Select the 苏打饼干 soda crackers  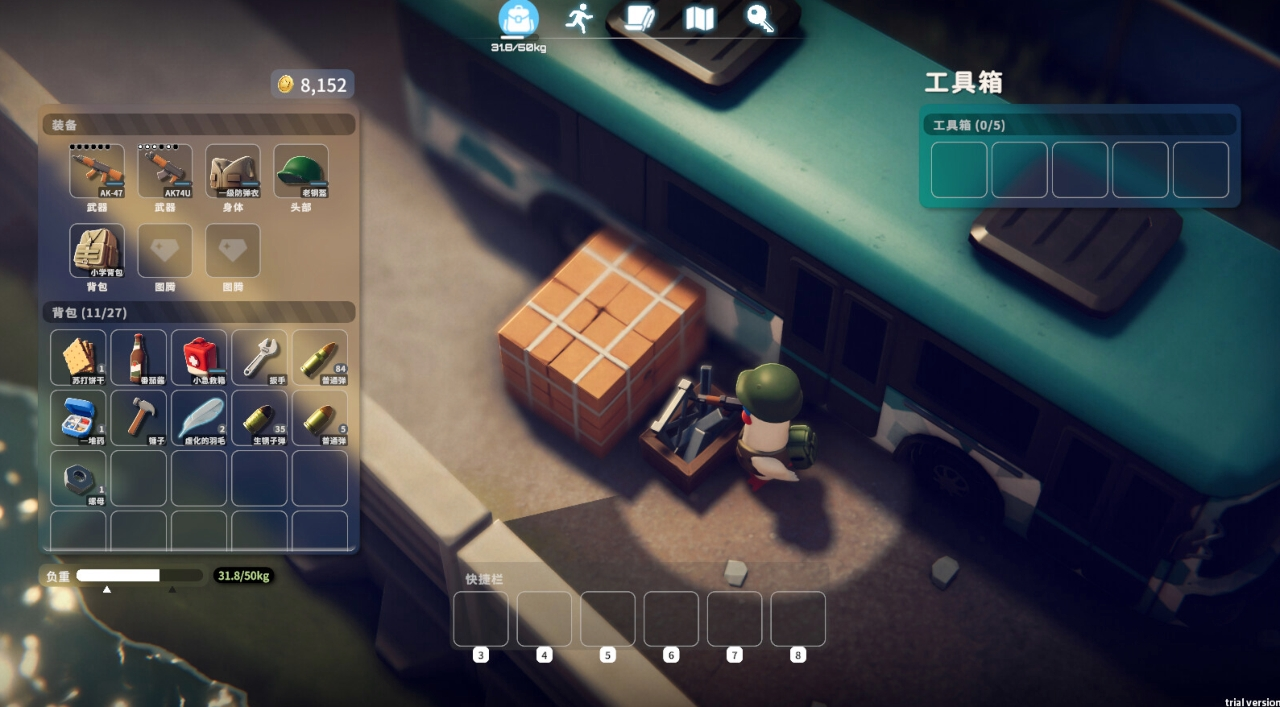(x=78, y=357)
